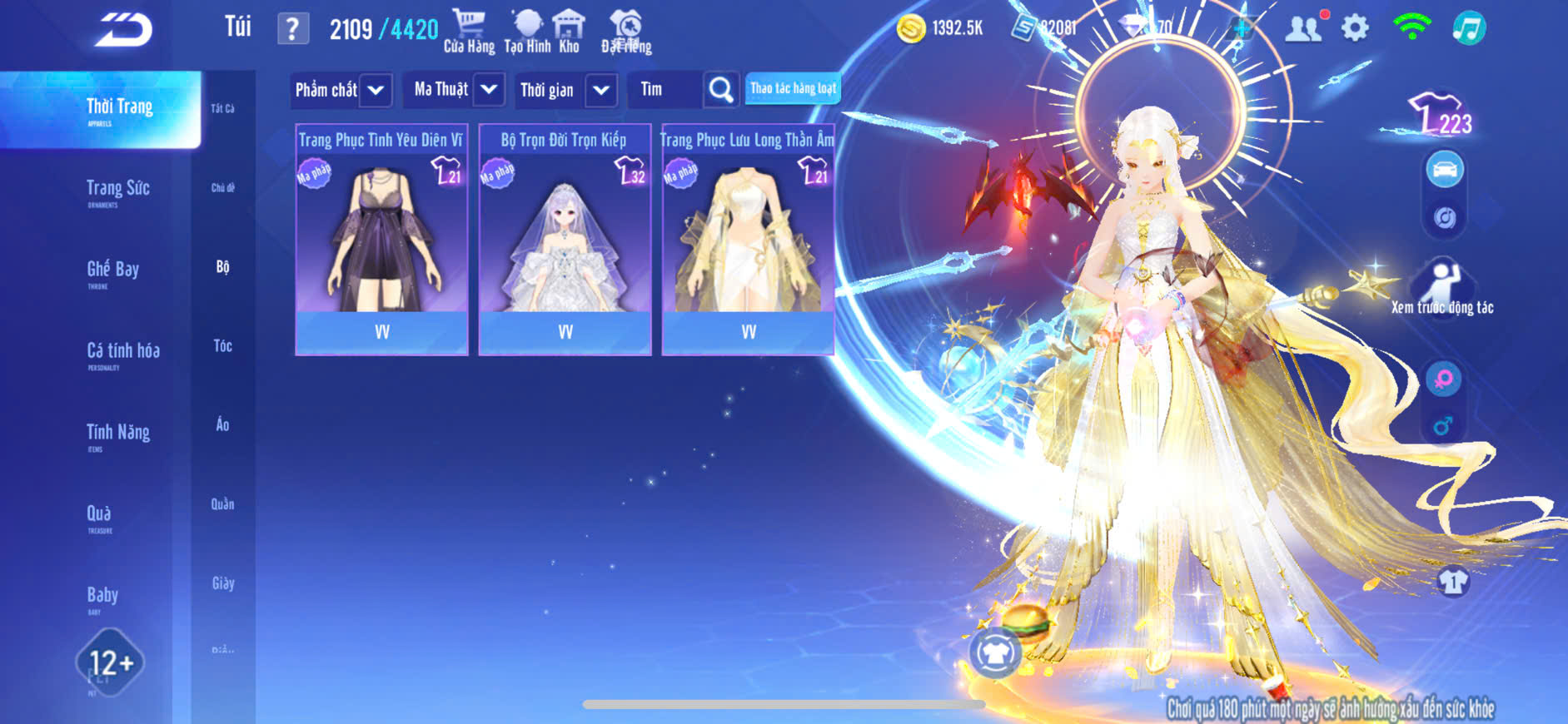Open Tính Năng category
Screen dimensions: 1568x724
(117, 434)
